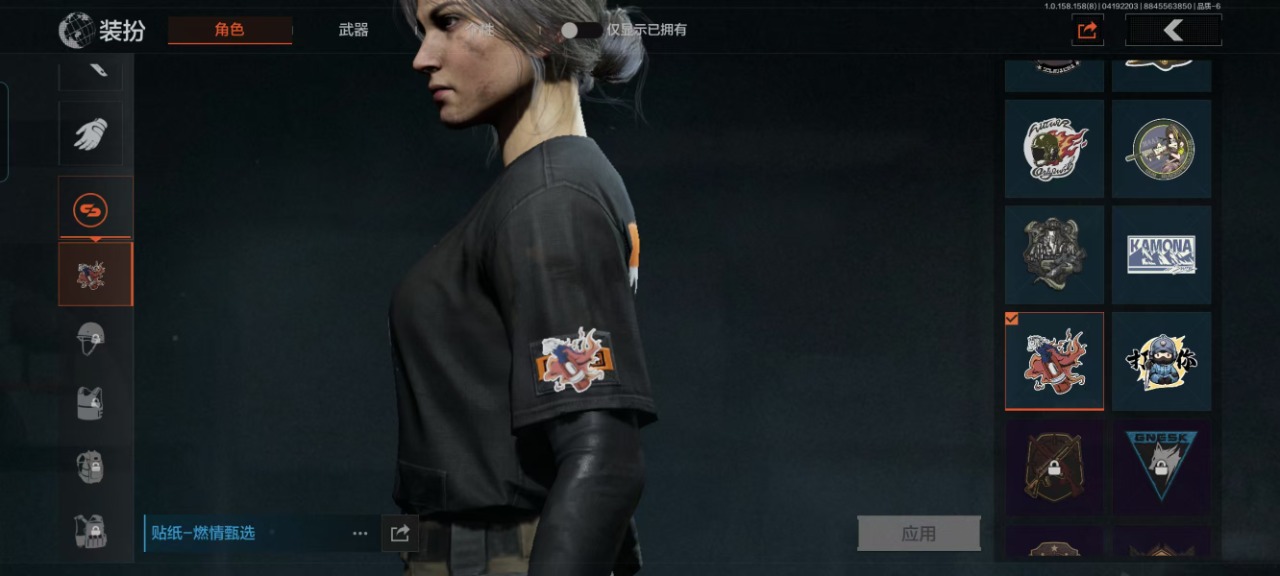1280x576 pixels.
Task: Toggle the 仅显示已拥有 owned-only switch
Action: pyautogui.click(x=579, y=30)
